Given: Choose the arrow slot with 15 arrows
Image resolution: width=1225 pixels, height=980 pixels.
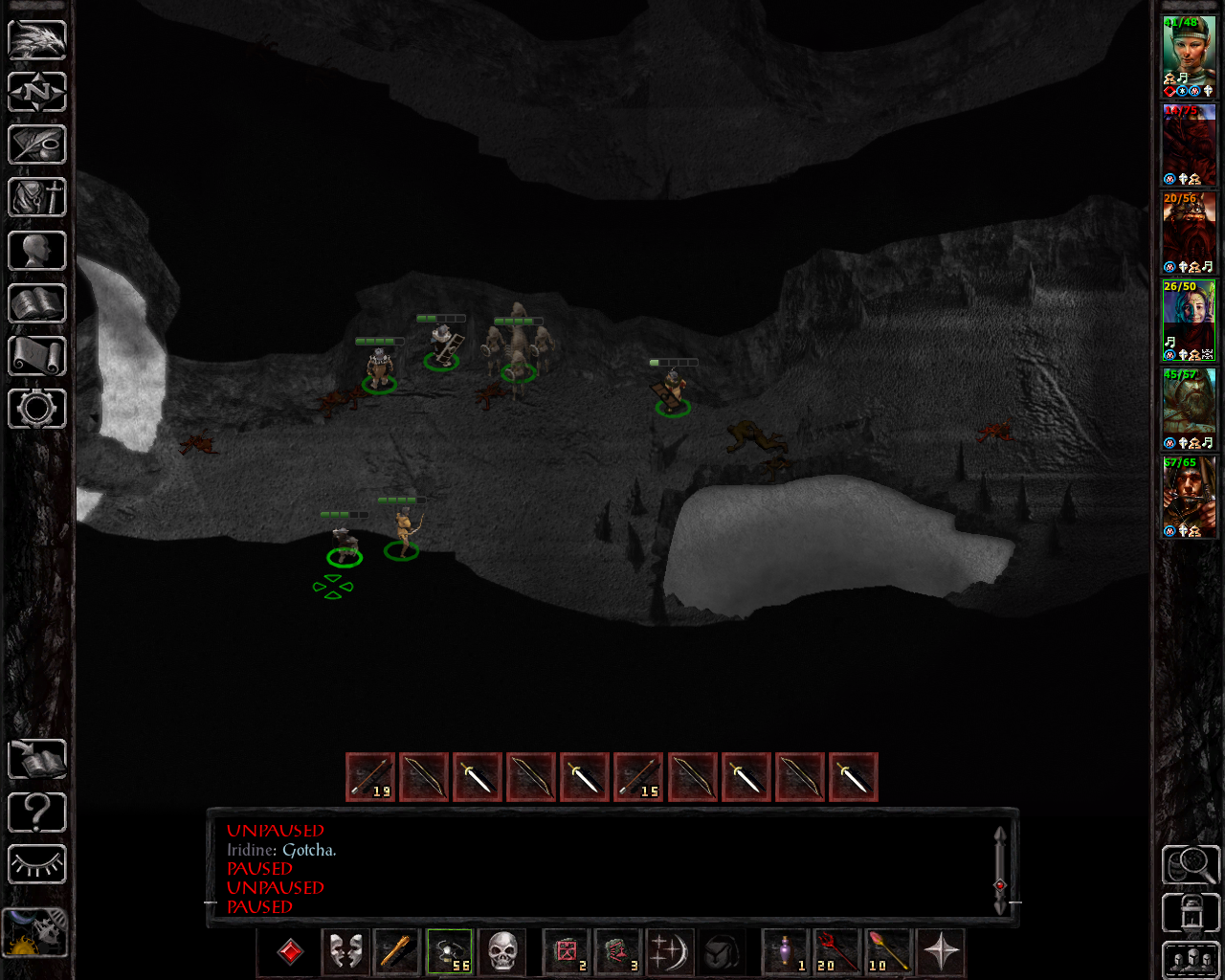Looking at the screenshot, I should point(638,776).
